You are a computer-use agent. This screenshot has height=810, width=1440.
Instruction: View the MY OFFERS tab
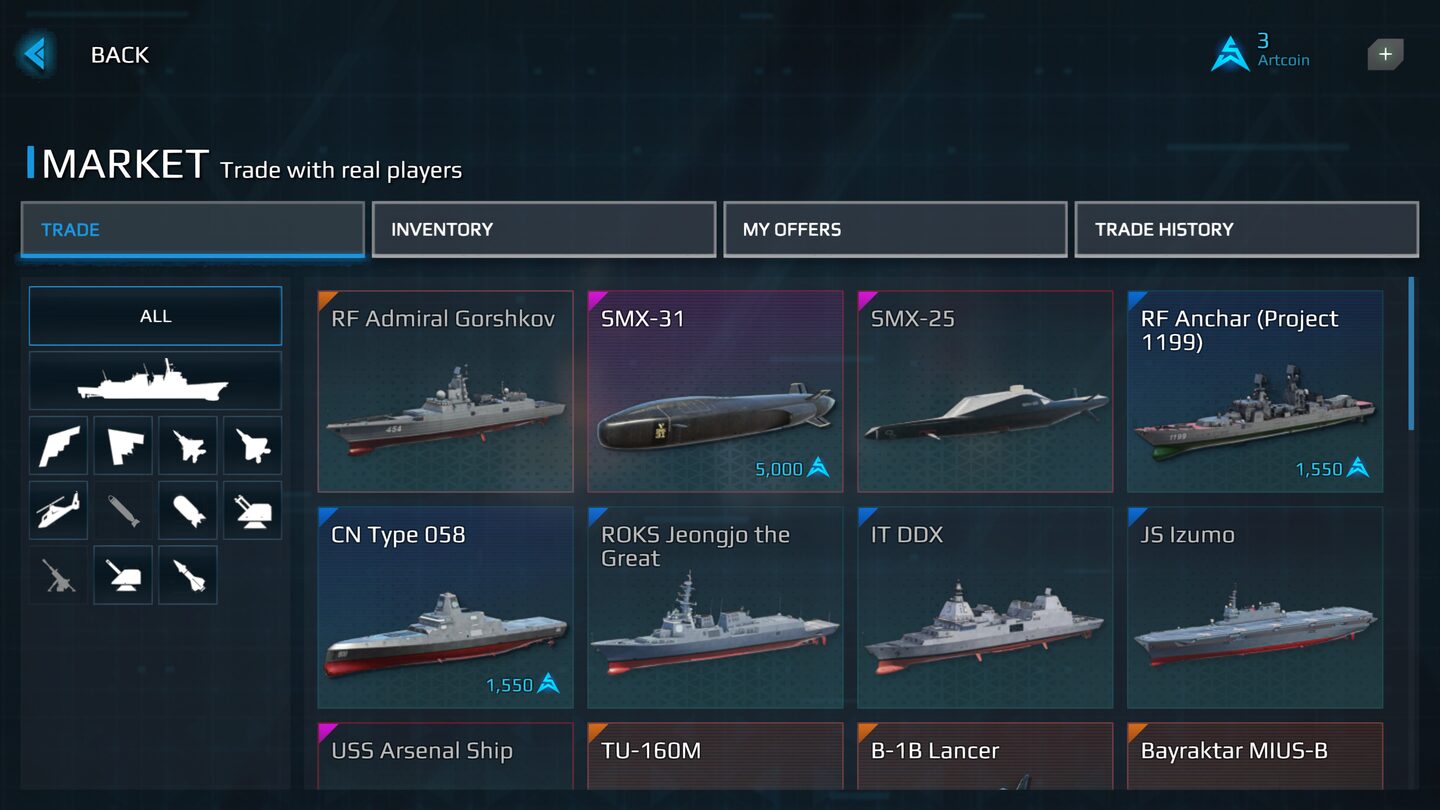point(894,229)
